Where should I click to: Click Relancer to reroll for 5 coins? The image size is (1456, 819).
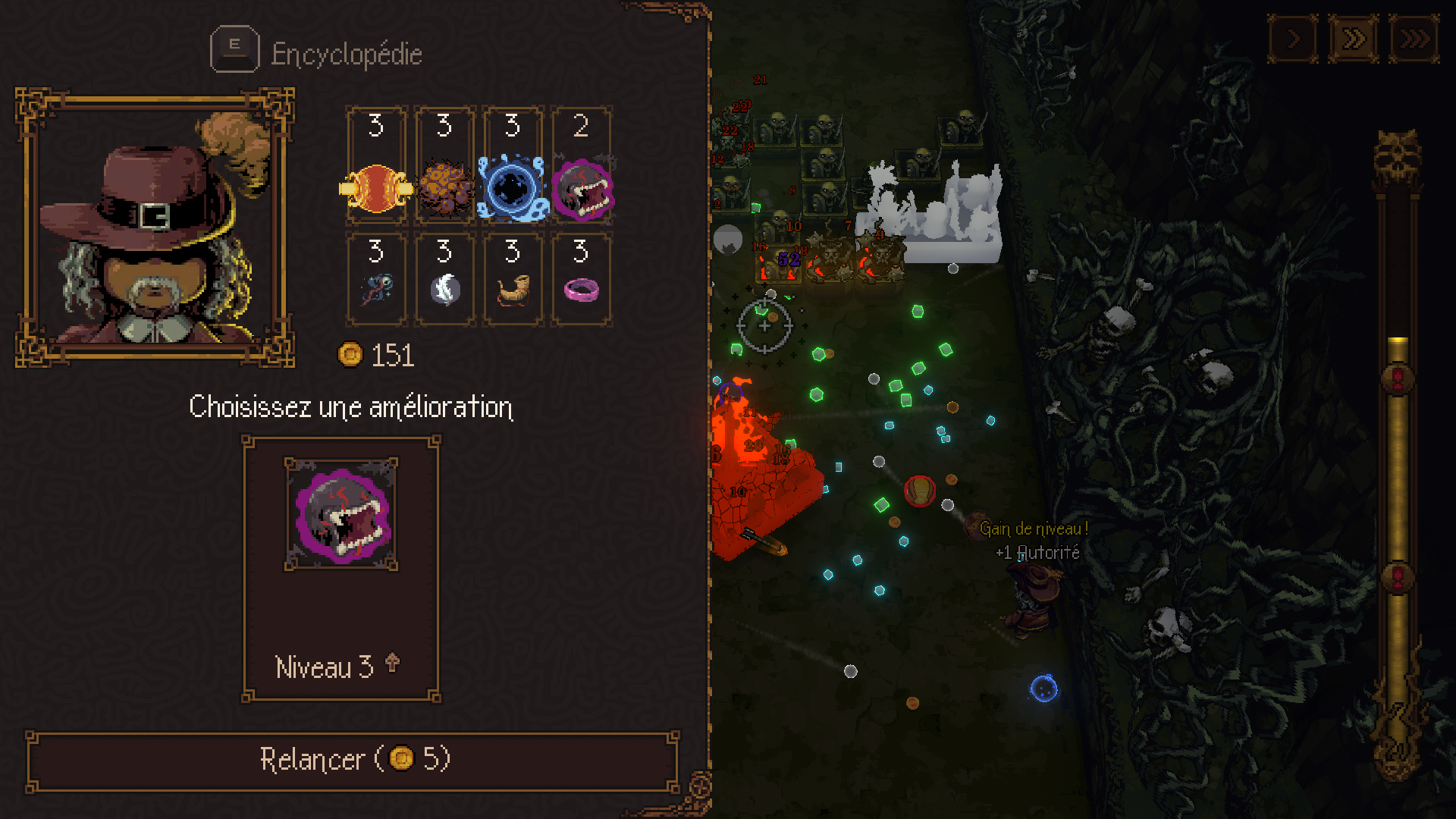(353, 761)
